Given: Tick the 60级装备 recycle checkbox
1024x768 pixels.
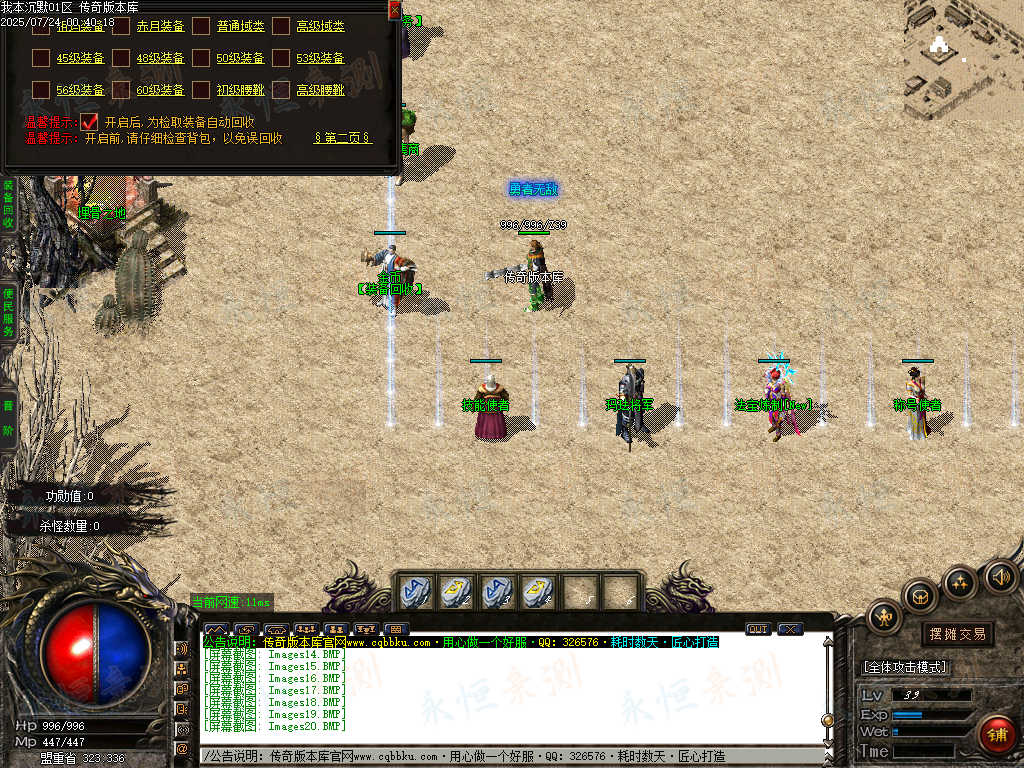Looking at the screenshot, I should click(121, 90).
